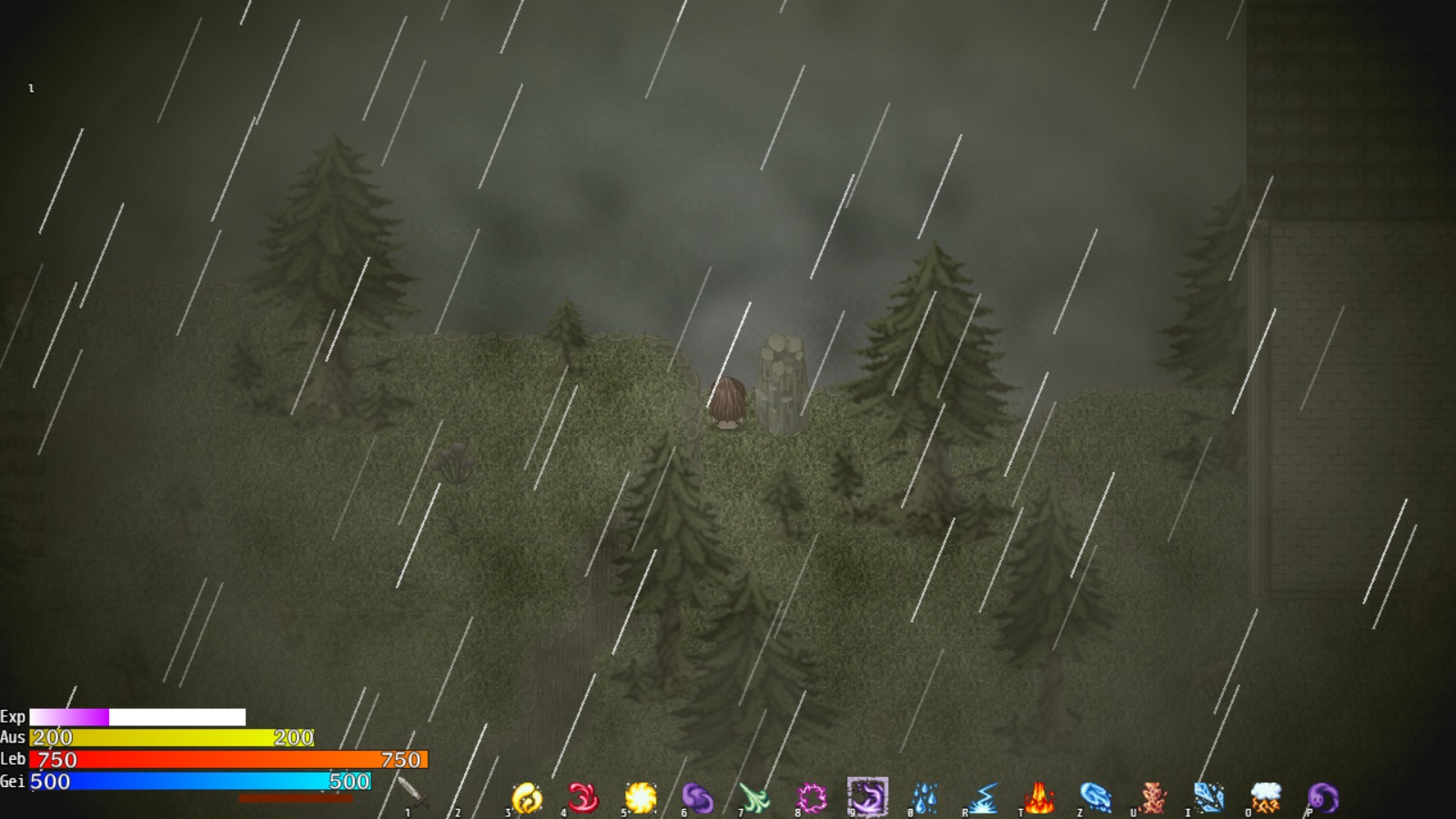The width and height of the screenshot is (1456, 819).
Task: Use the yellow sunburst spell
Action: pos(641,798)
